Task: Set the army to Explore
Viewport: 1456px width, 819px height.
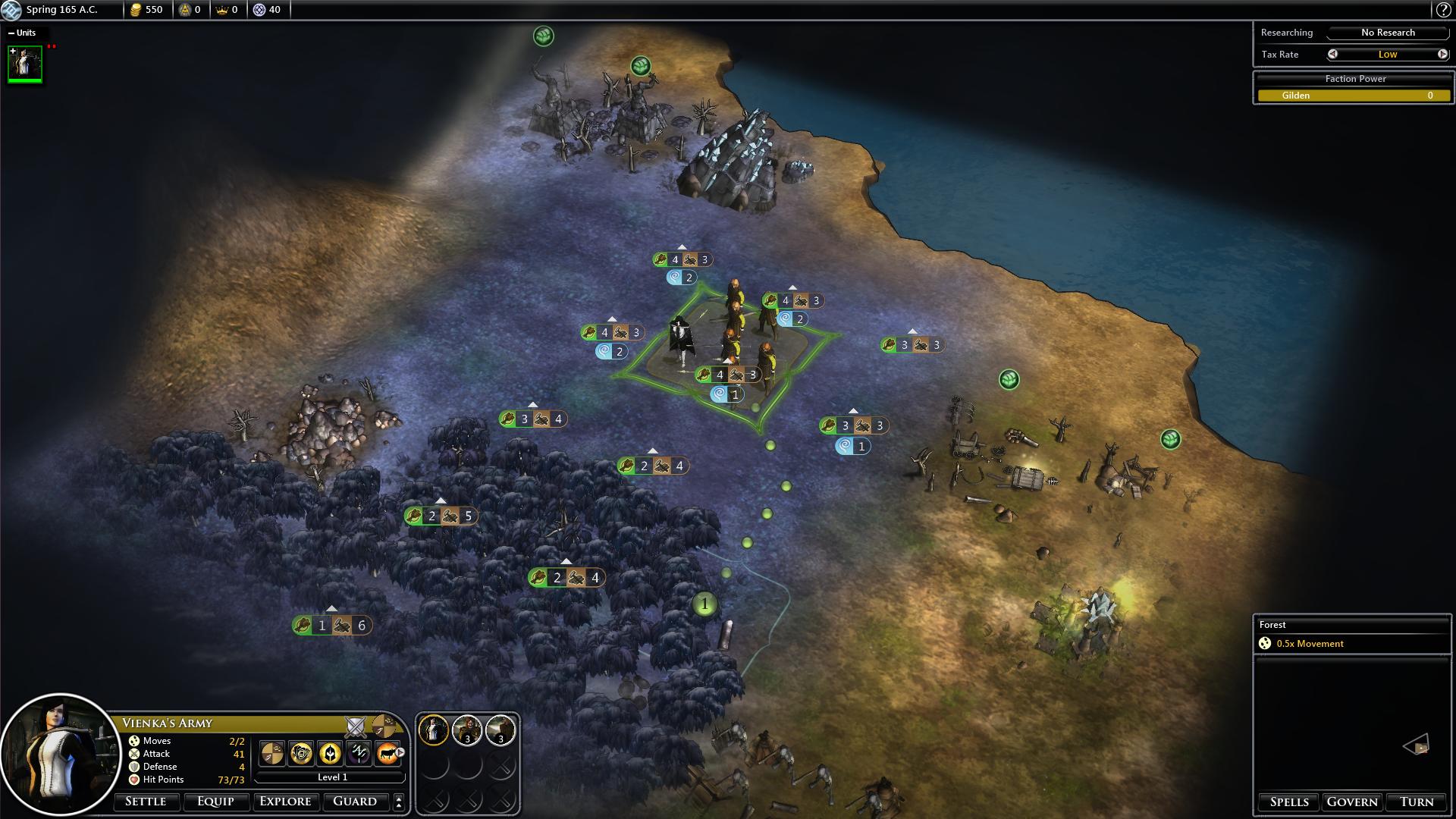Action: coord(285,802)
